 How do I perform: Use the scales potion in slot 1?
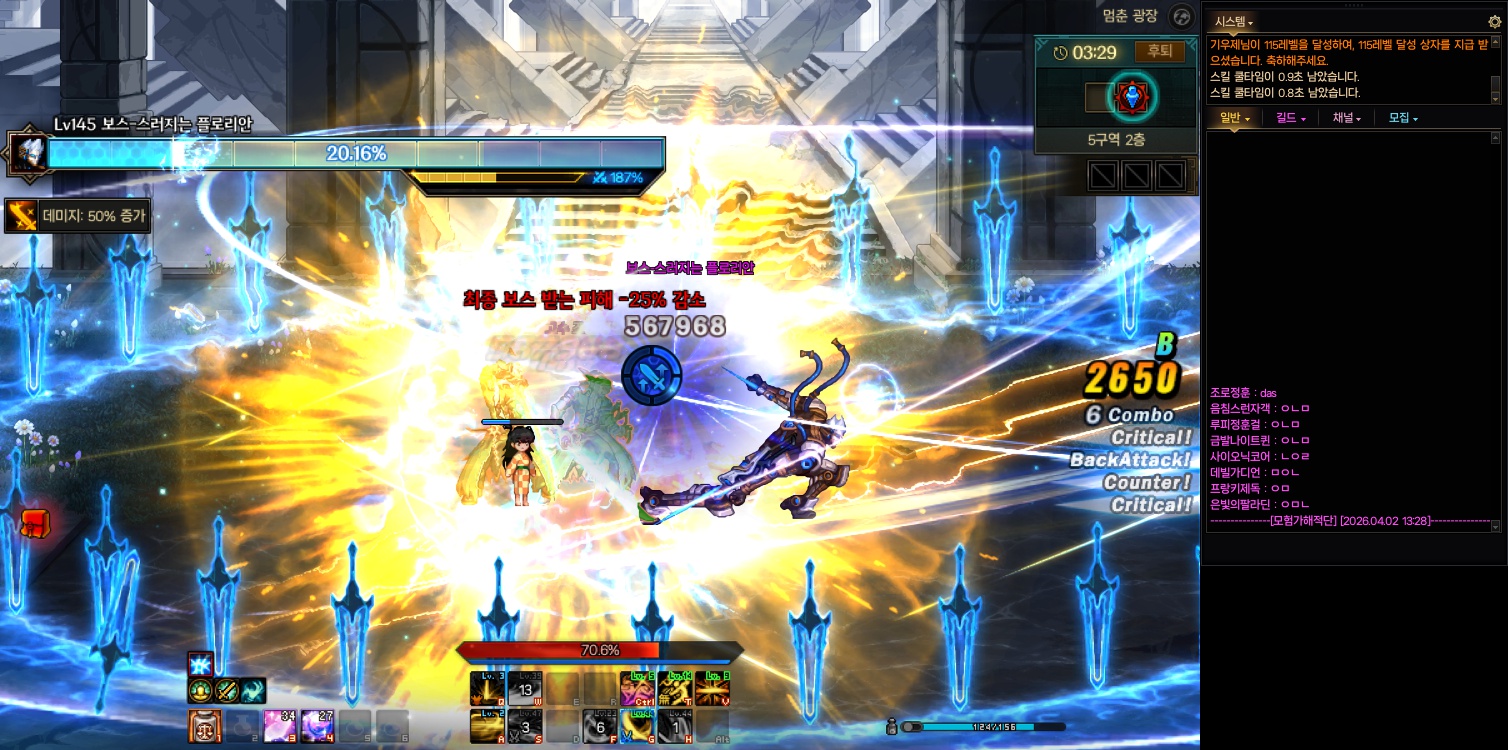point(205,725)
